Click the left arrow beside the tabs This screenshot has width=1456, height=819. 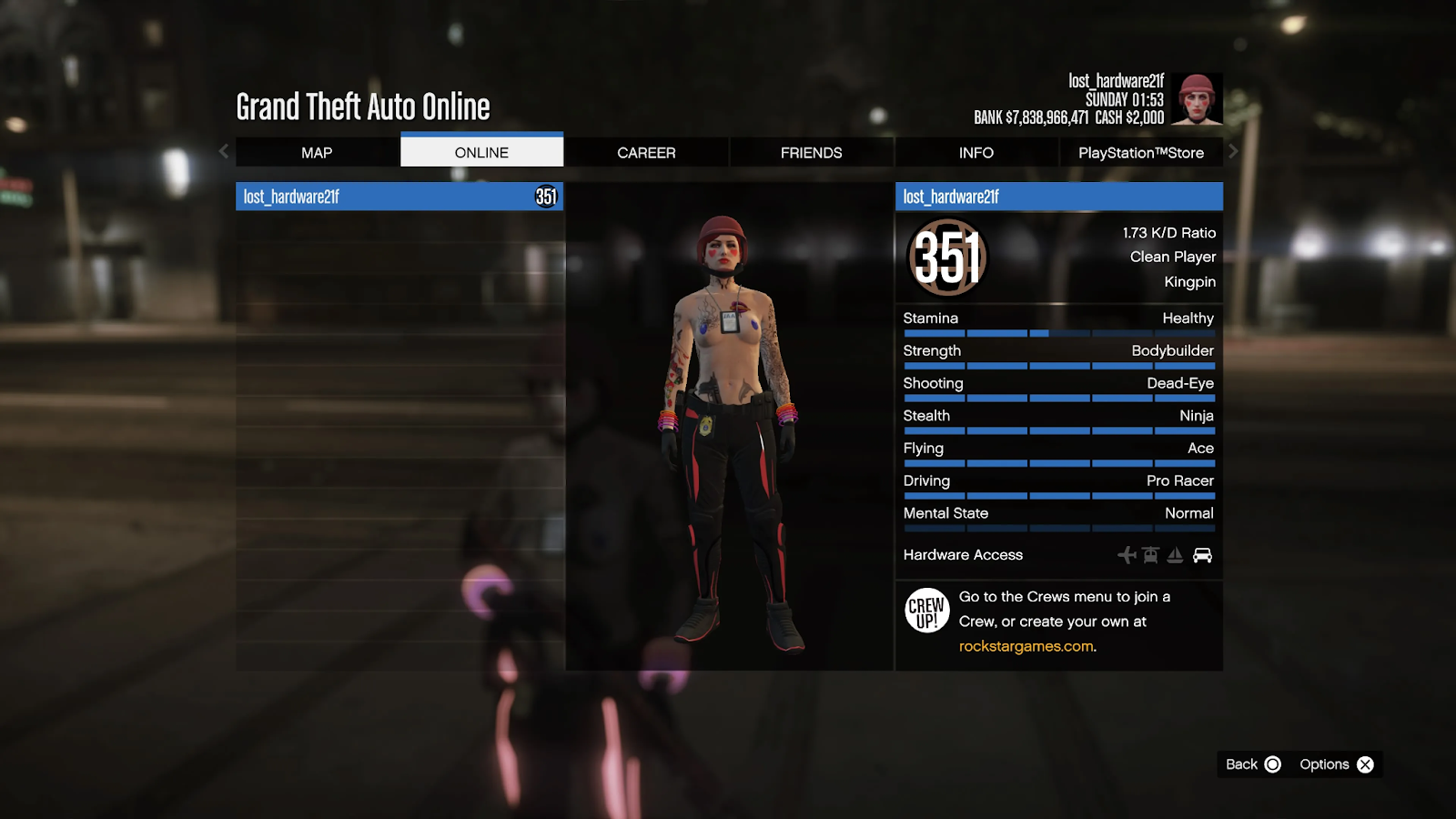coord(224,152)
